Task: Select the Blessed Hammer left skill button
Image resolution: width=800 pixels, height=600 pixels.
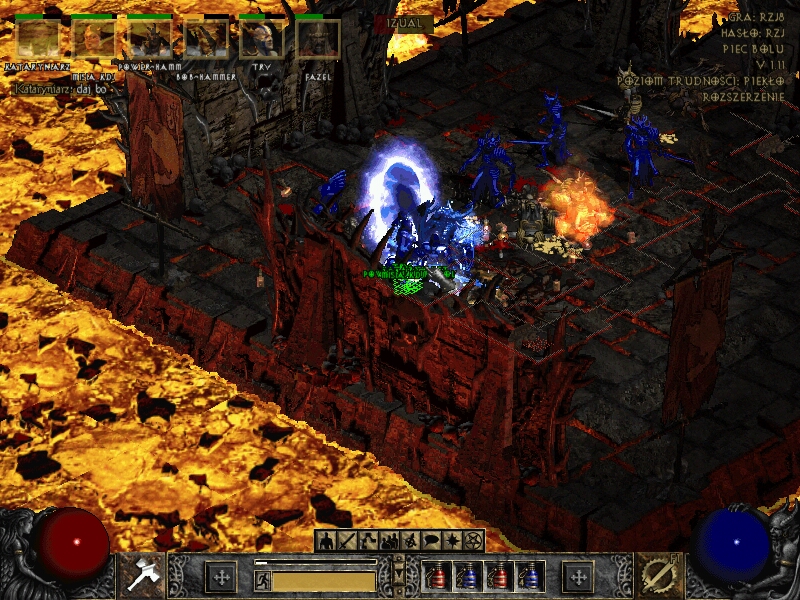Action: coord(139,575)
